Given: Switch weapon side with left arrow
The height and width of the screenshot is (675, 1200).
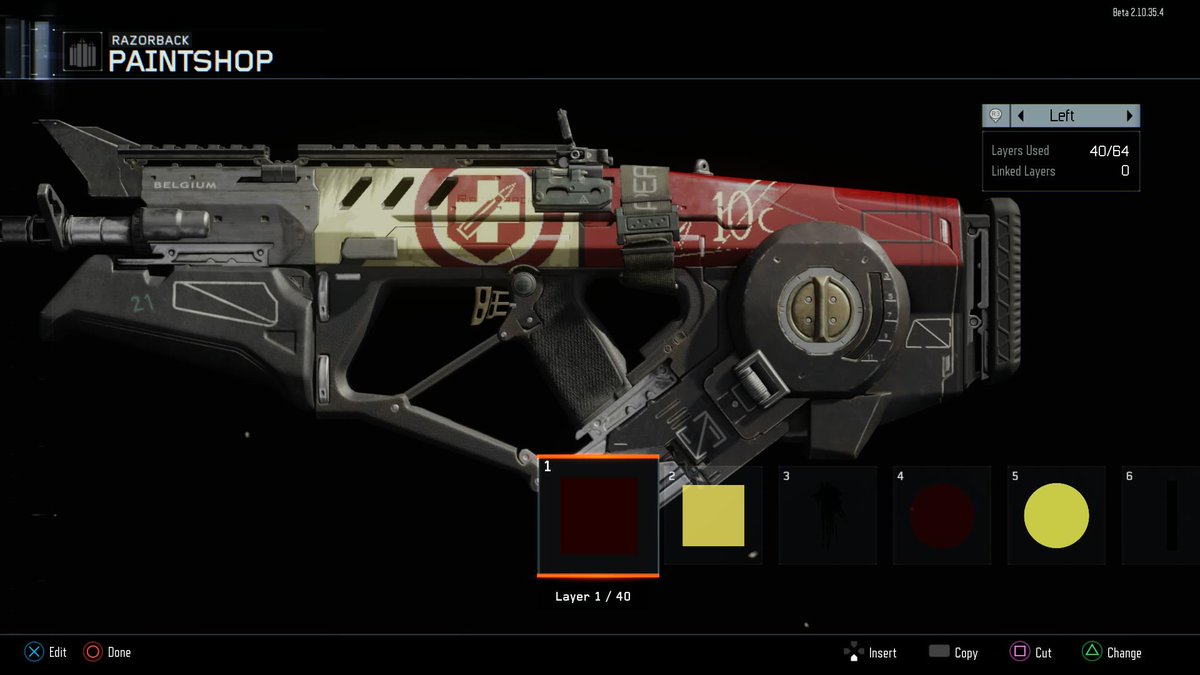Looking at the screenshot, I should click(x=1021, y=116).
